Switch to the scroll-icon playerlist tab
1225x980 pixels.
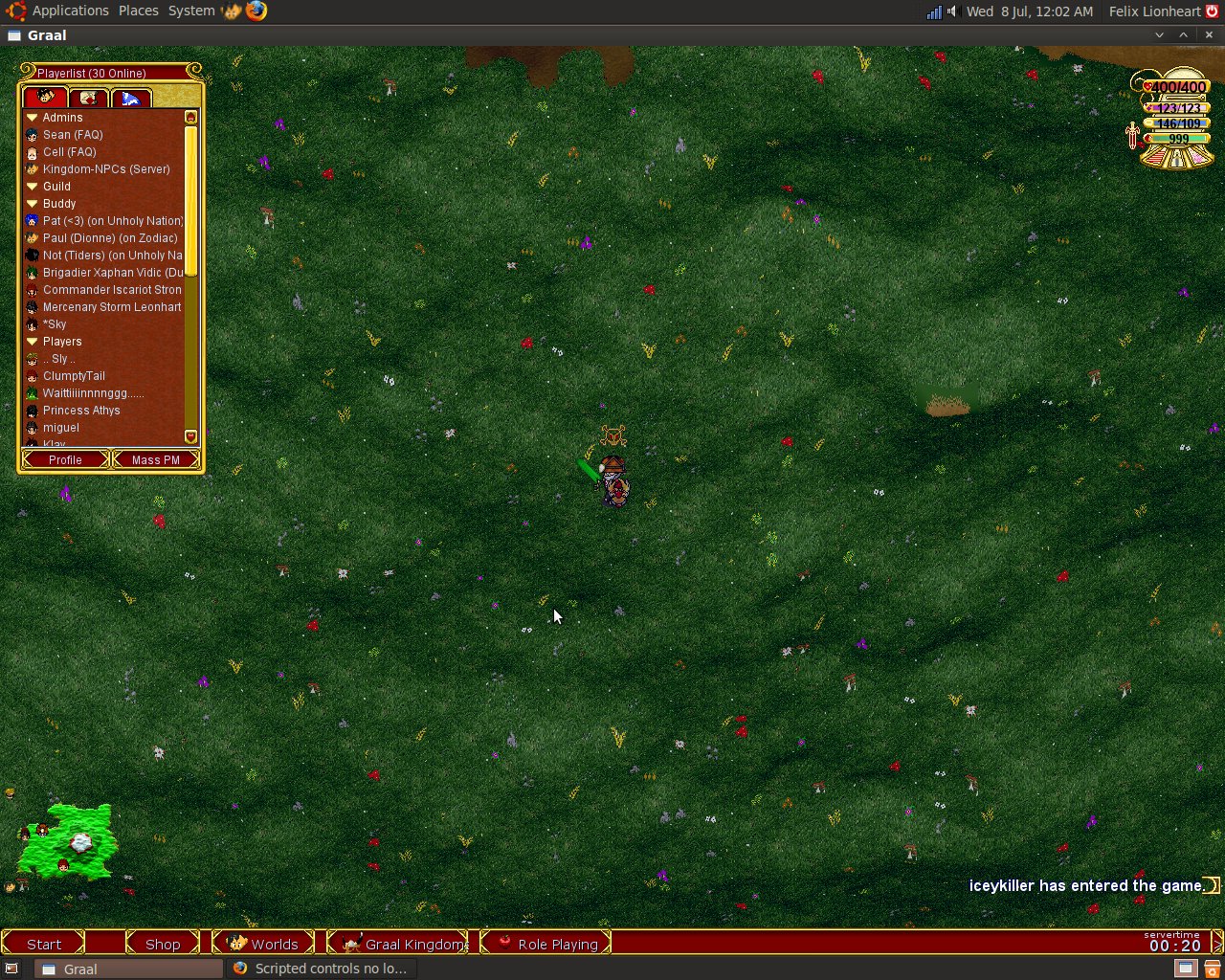[x=88, y=98]
